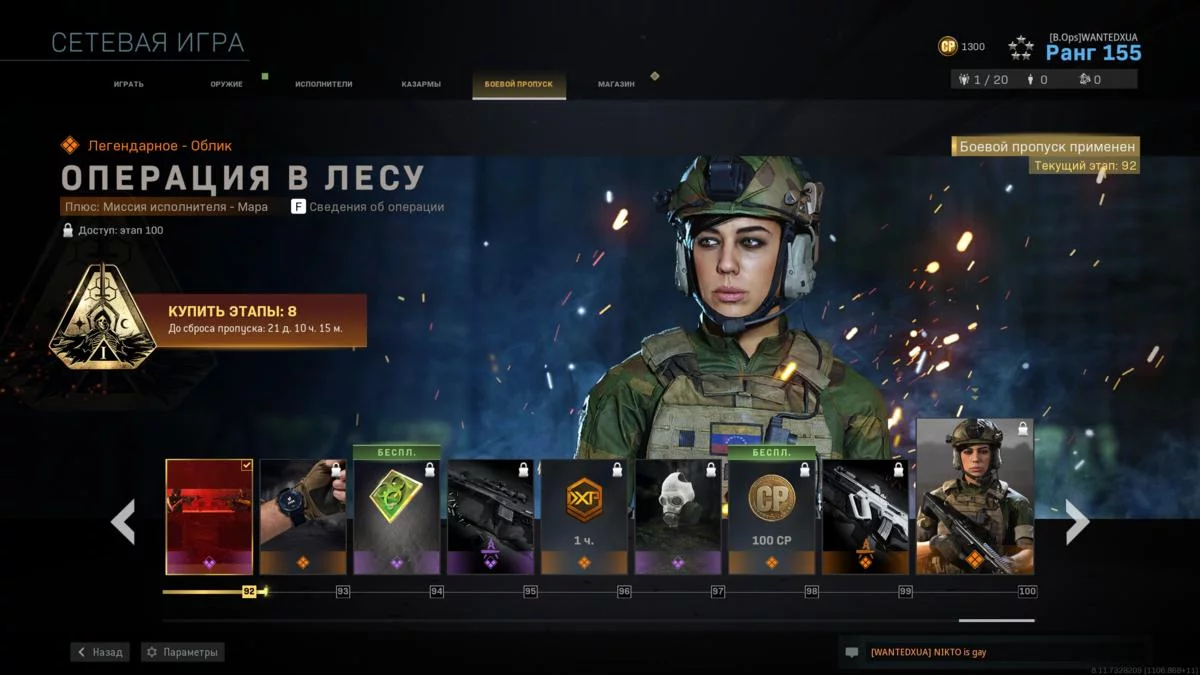Choose the tier 100 Mara operator skin
The height and width of the screenshot is (675, 1200).
(975, 497)
